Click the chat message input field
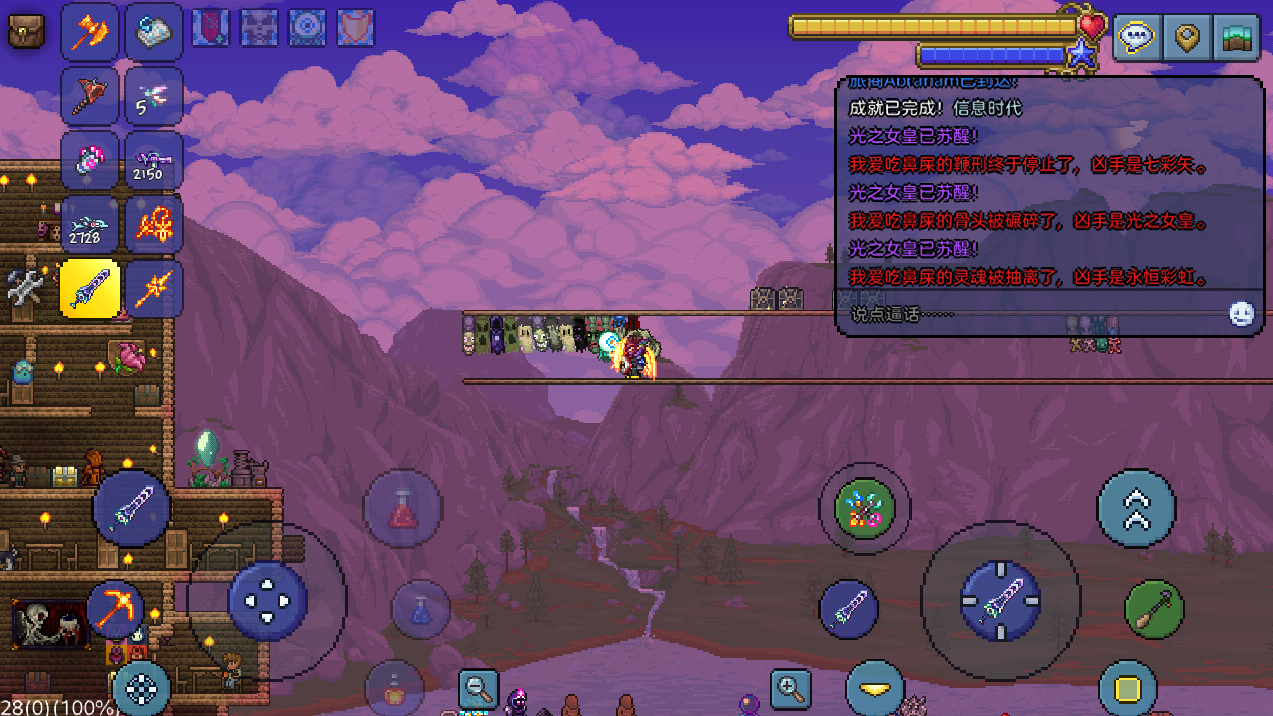 pyautogui.click(x=1030, y=314)
